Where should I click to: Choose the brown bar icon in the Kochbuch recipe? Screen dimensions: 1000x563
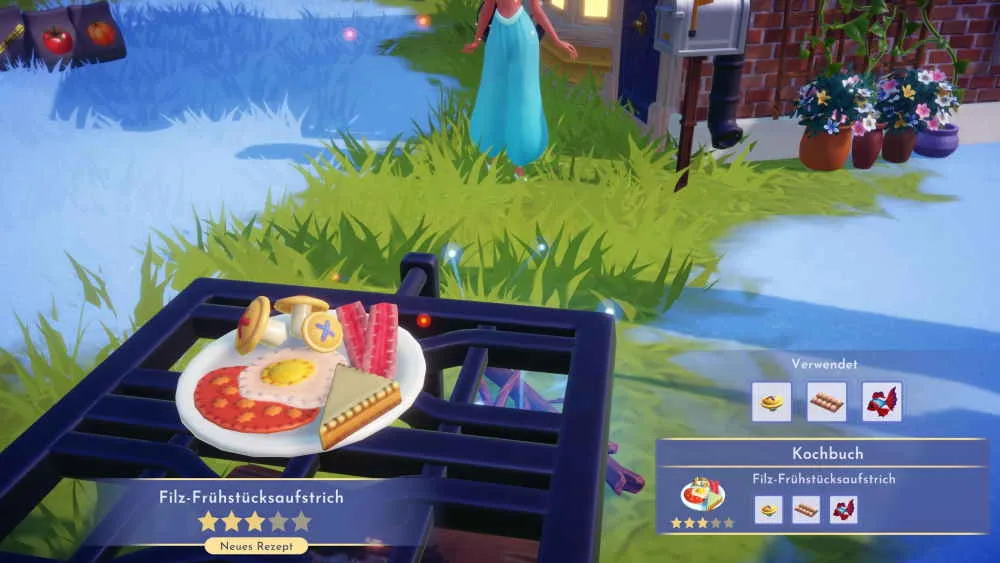tap(806, 510)
